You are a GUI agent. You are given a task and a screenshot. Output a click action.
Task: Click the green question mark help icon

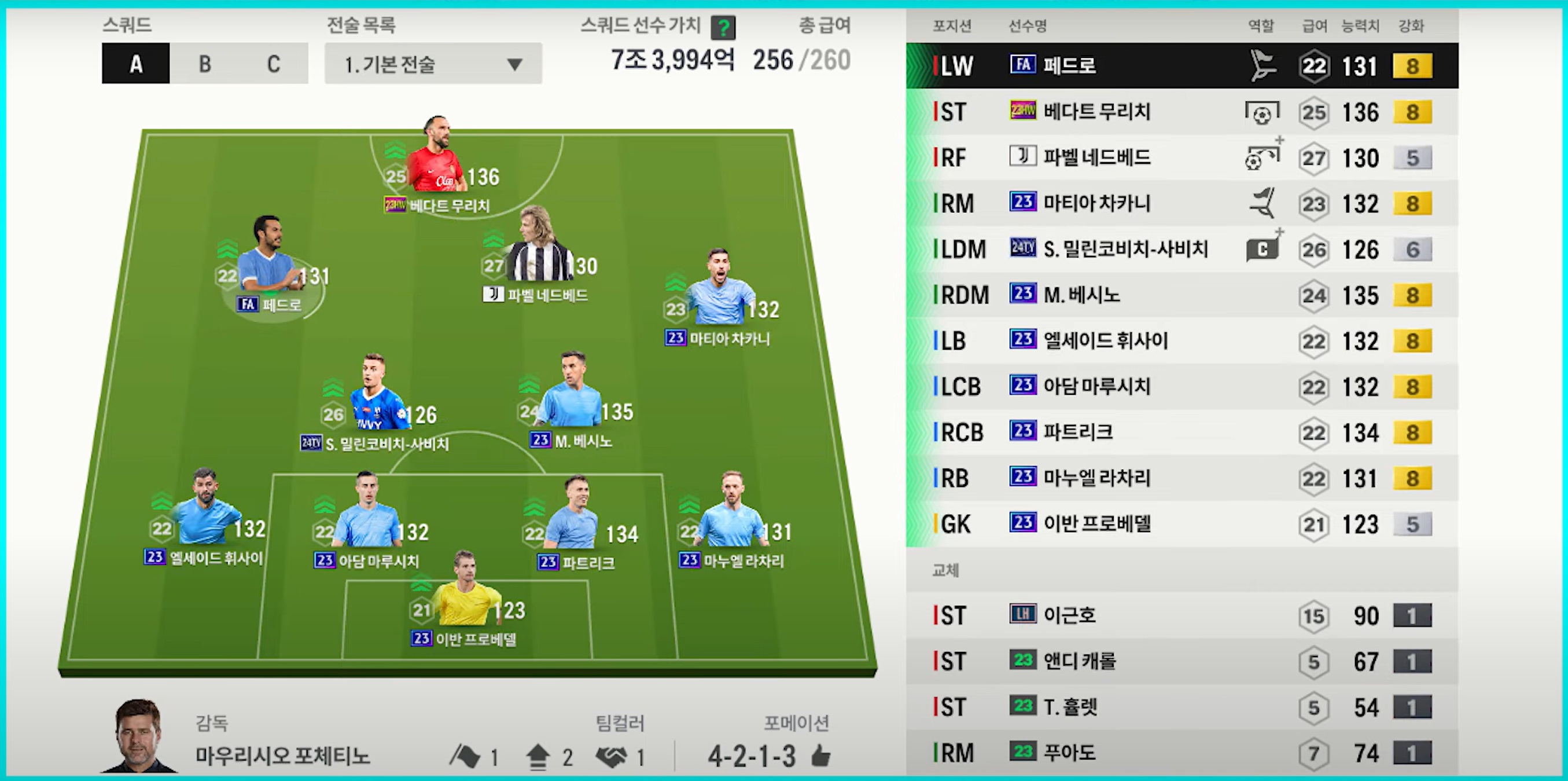[x=723, y=27]
